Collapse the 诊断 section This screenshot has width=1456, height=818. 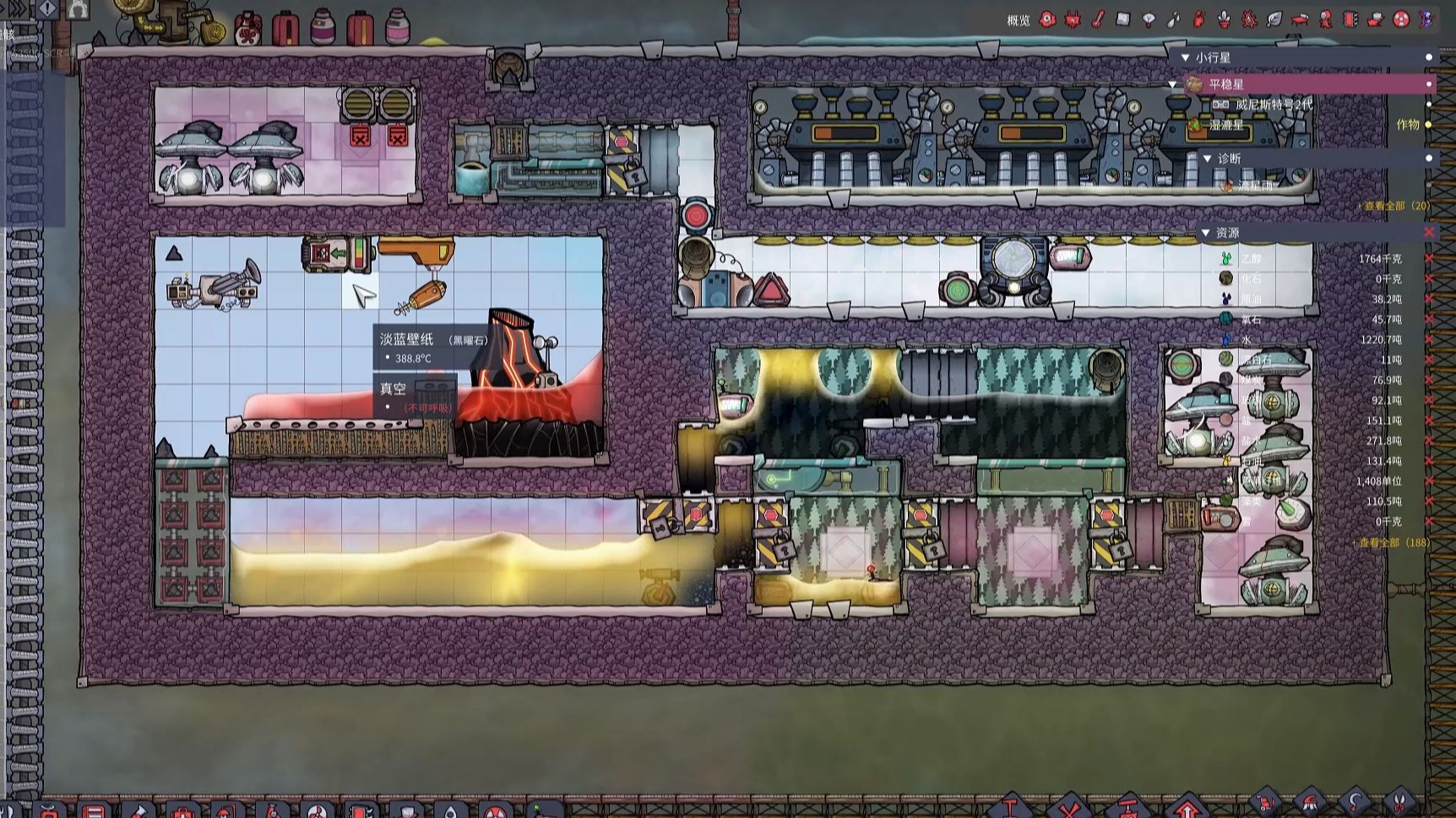point(1209,158)
